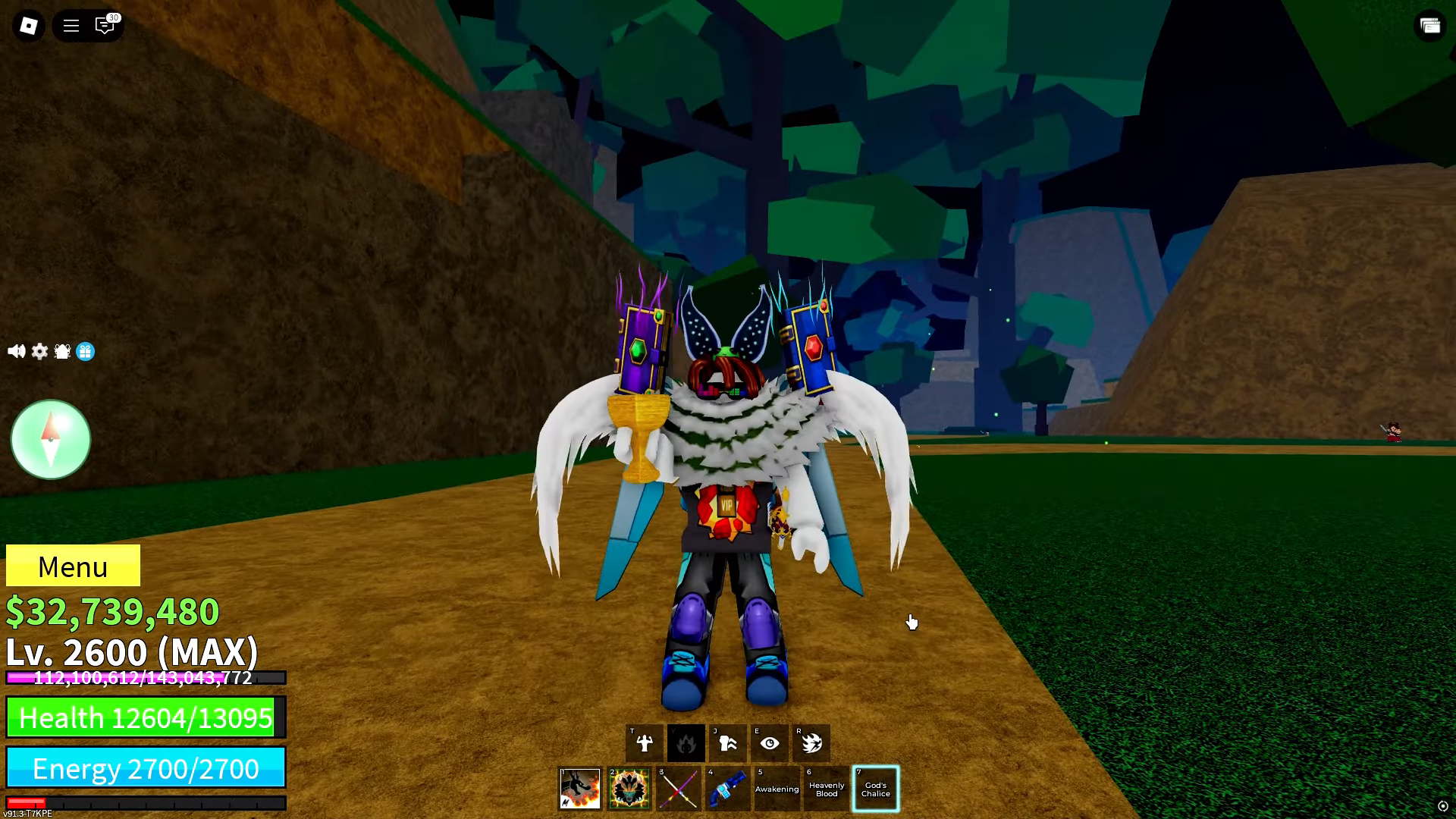1456x819 pixels.
Task: Select the Observation Haki eye ability
Action: point(770,743)
